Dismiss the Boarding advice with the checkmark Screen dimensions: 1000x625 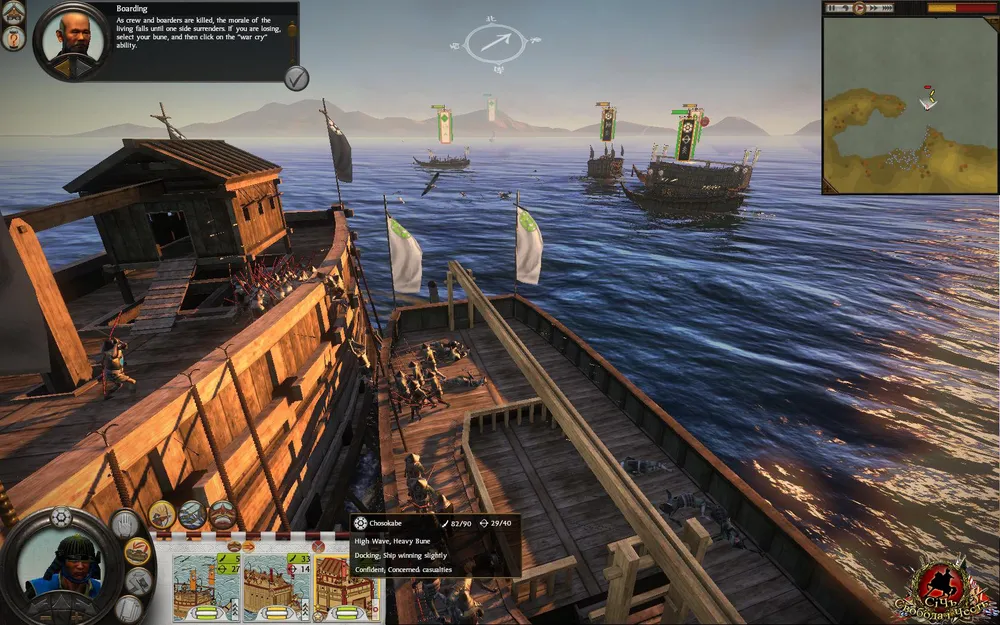(x=296, y=78)
